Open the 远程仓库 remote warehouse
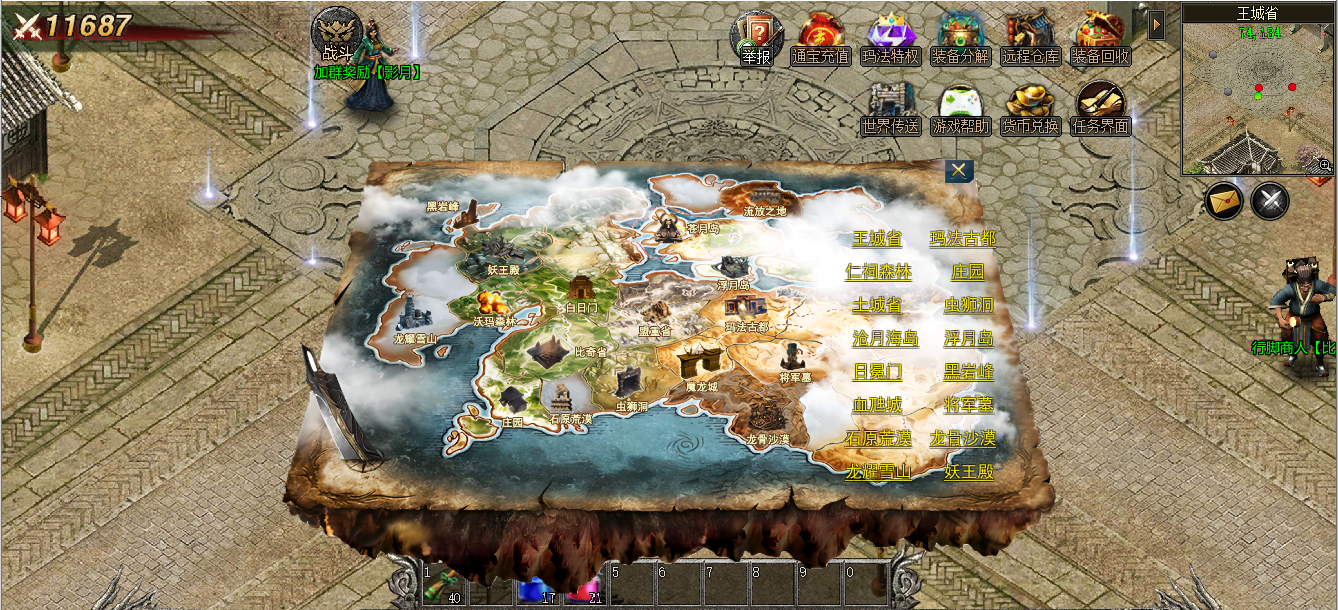The width and height of the screenshot is (1338, 610). coord(1030,38)
